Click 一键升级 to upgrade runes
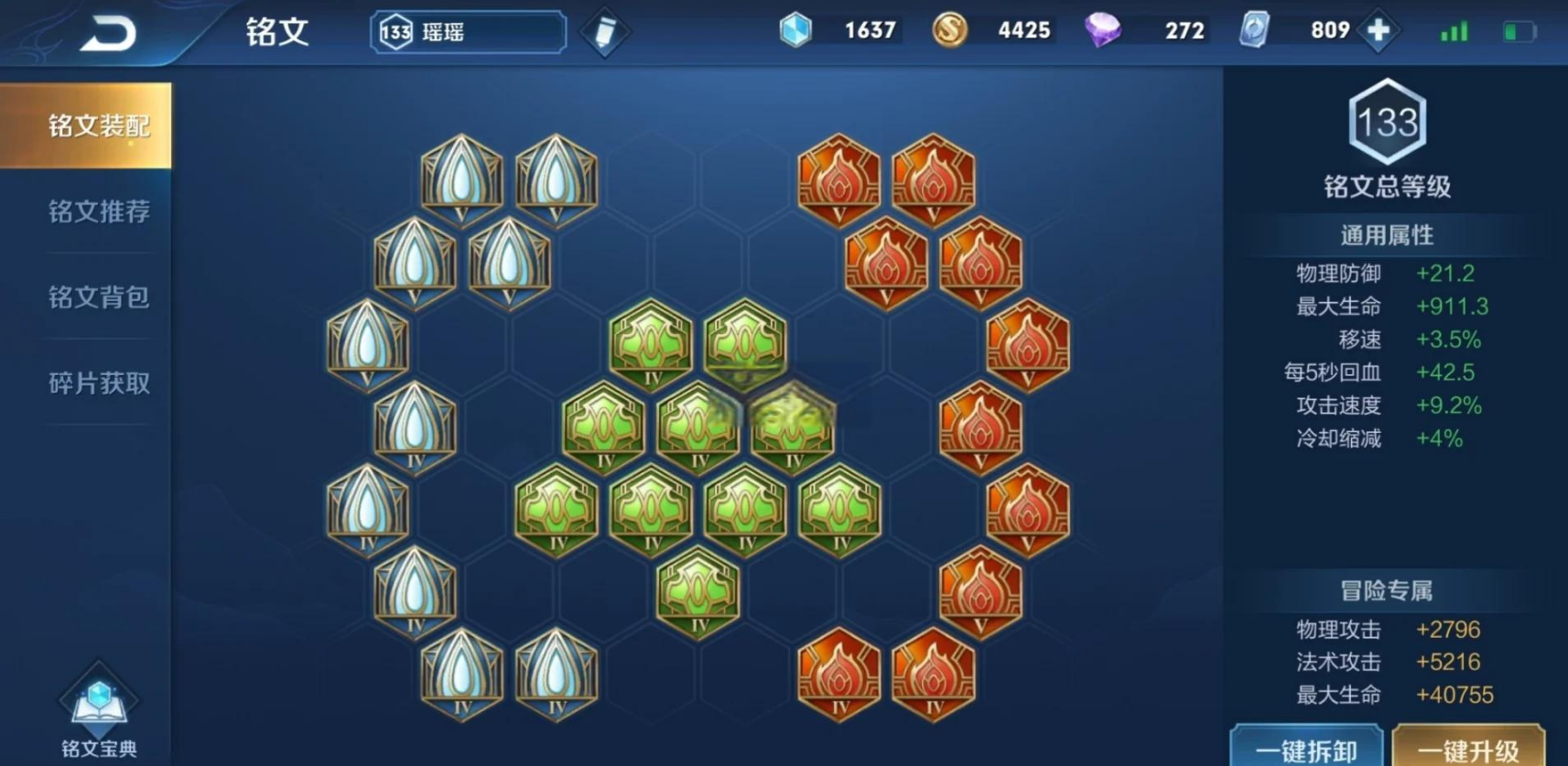 [1467, 749]
